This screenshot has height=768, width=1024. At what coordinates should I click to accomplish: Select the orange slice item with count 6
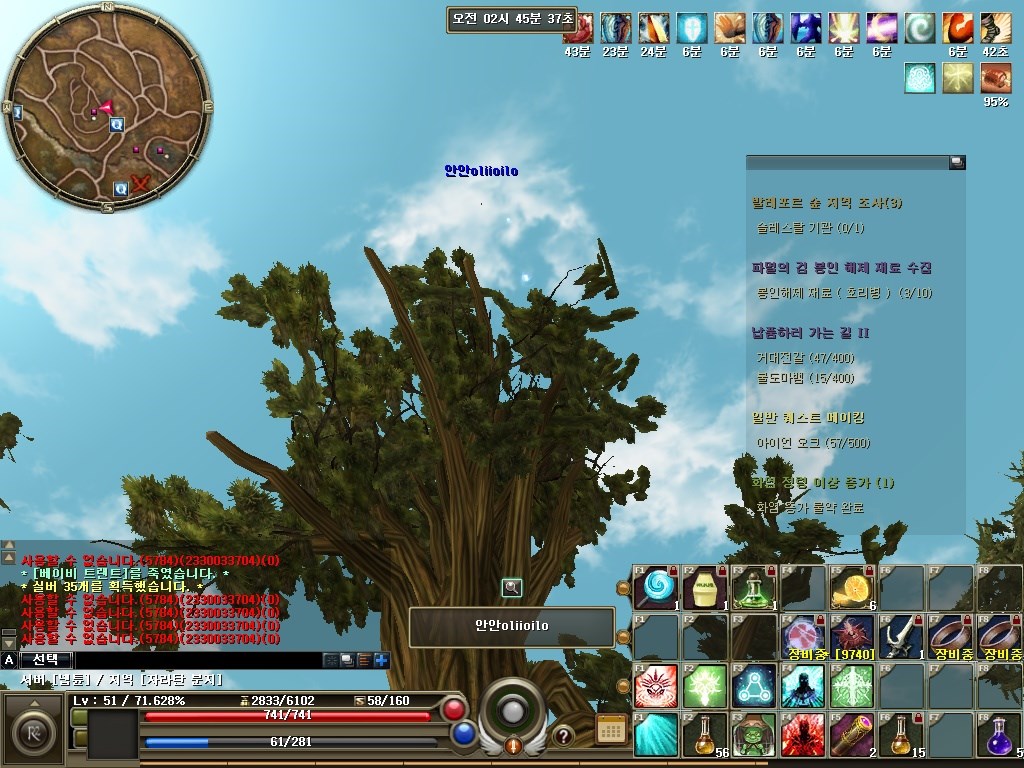853,587
